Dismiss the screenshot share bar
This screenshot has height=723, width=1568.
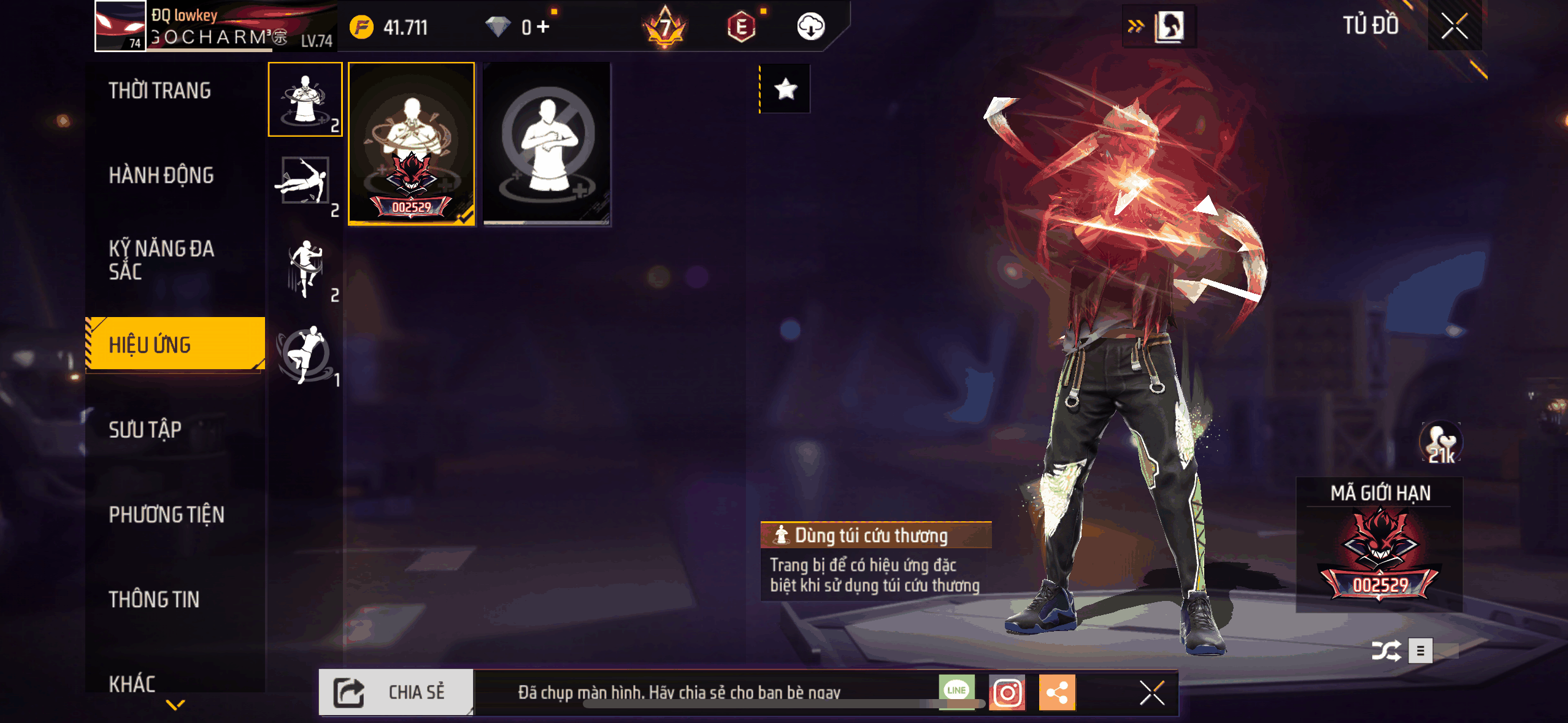pyautogui.click(x=1151, y=693)
